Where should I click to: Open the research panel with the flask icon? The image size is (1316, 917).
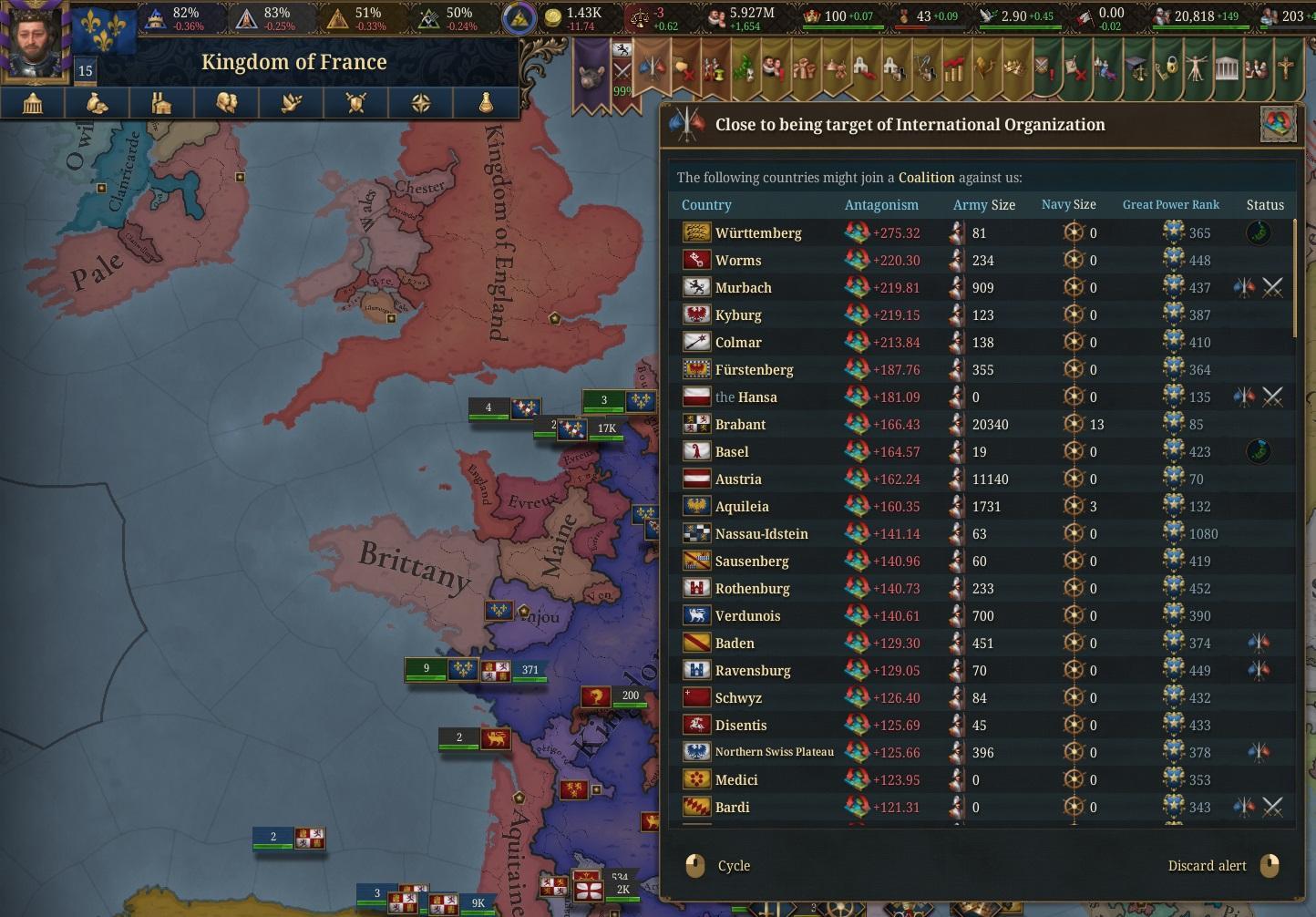coord(486,103)
